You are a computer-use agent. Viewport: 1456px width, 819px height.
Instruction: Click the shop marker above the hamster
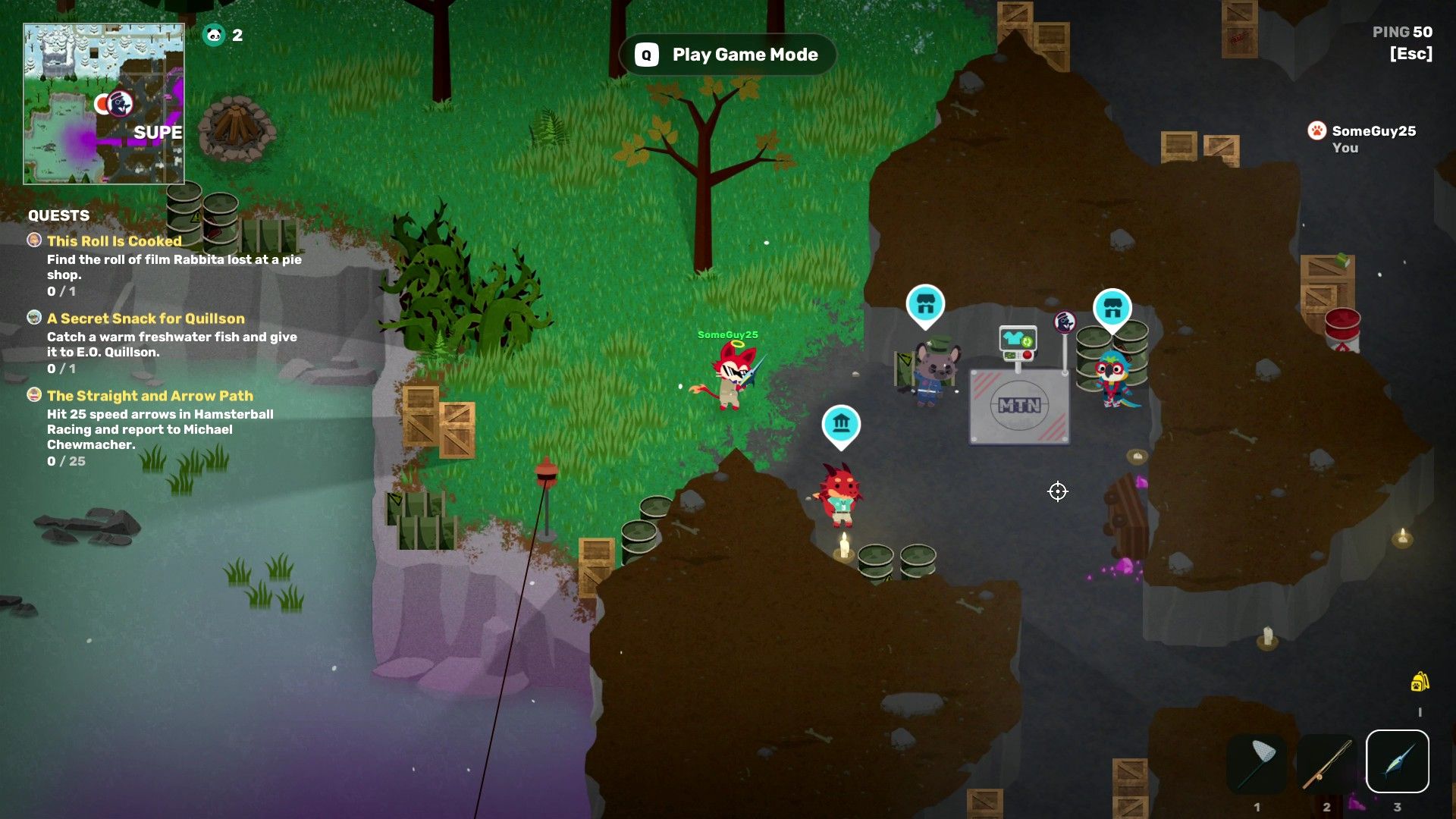point(925,305)
